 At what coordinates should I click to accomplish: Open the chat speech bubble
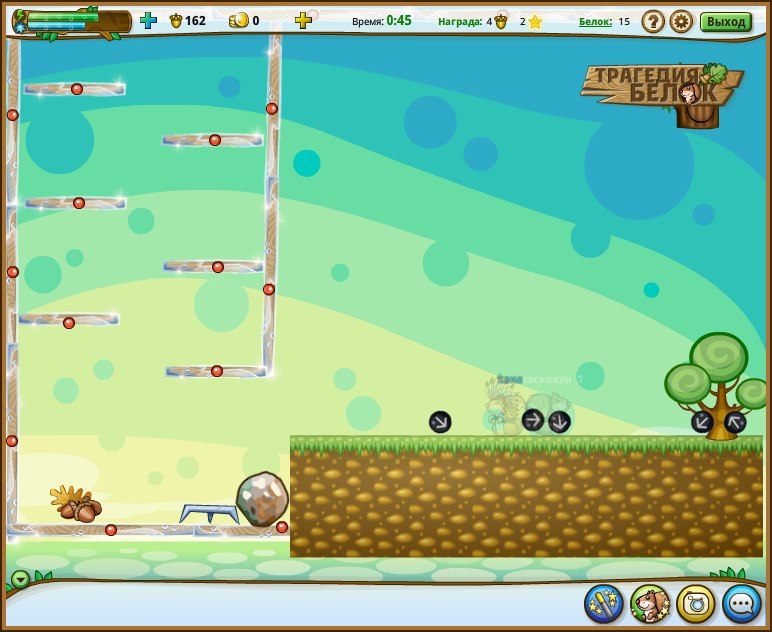(x=742, y=603)
